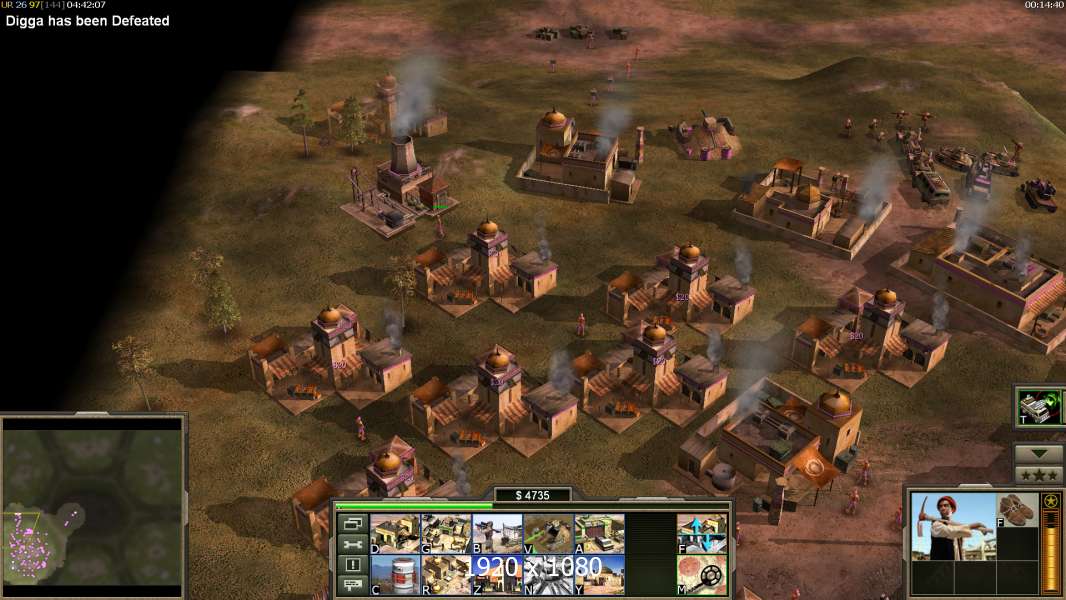Open the three-star General's promotions button

1039,475
